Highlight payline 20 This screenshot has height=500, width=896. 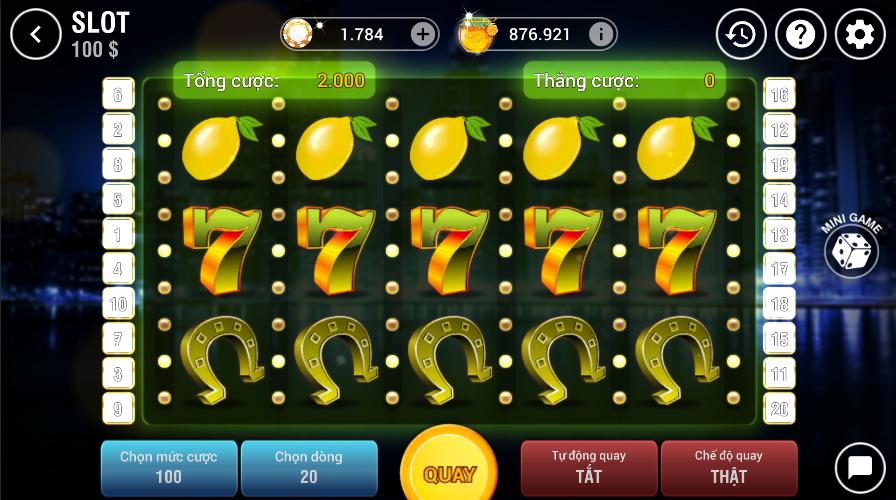[x=779, y=408]
